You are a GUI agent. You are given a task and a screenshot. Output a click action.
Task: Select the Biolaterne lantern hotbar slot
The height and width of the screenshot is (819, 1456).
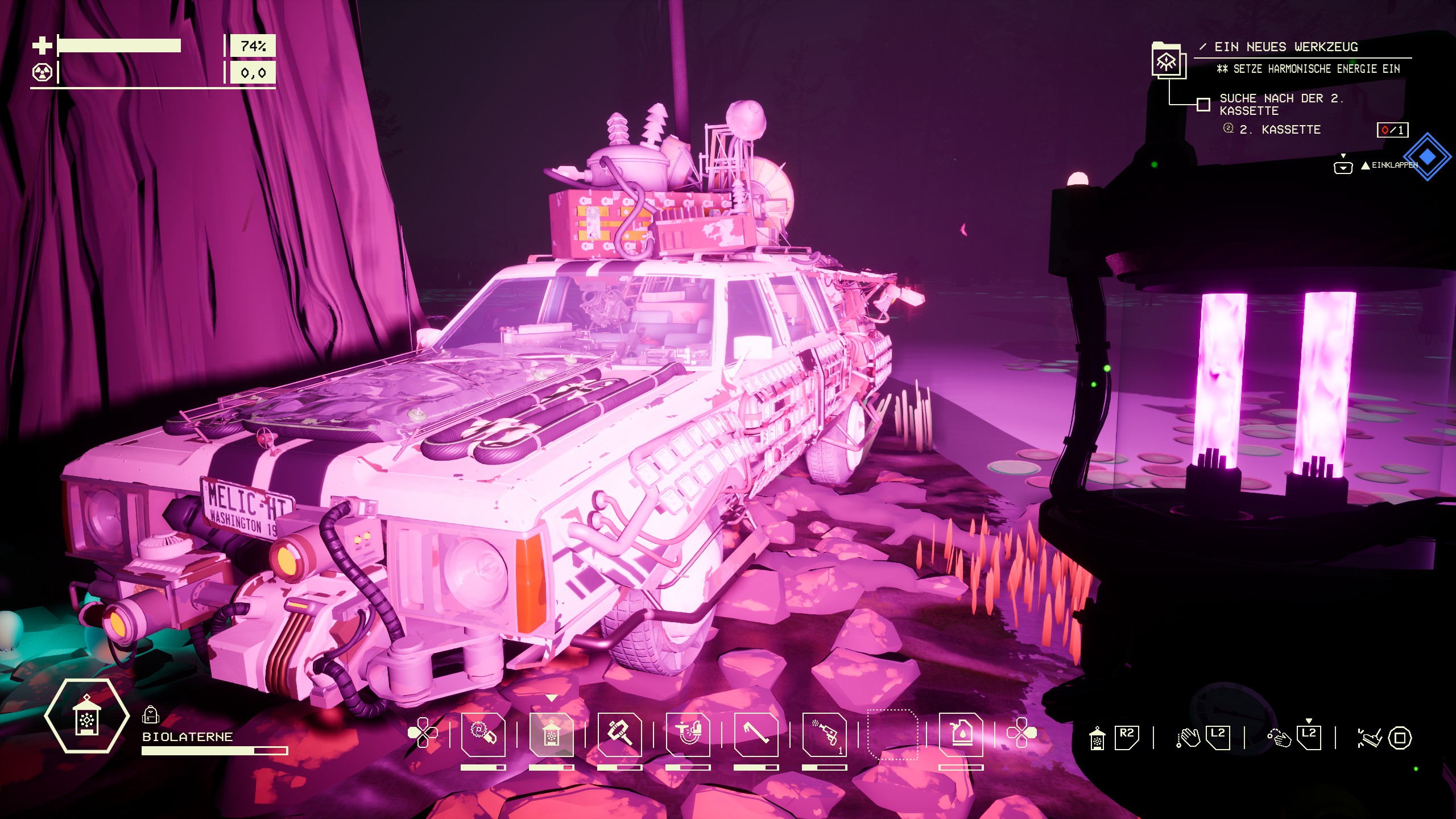(551, 734)
